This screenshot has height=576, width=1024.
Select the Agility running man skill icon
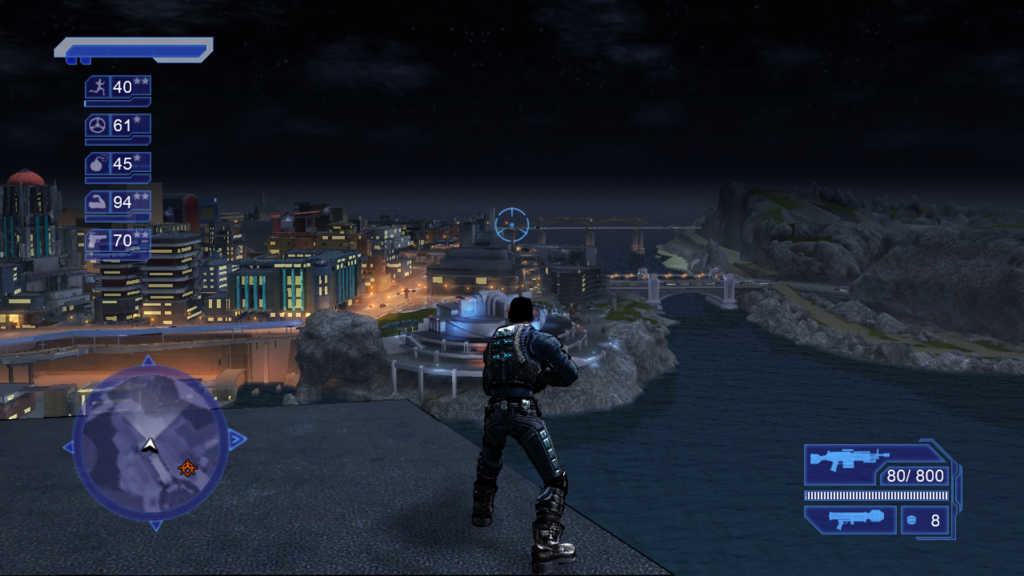point(98,87)
